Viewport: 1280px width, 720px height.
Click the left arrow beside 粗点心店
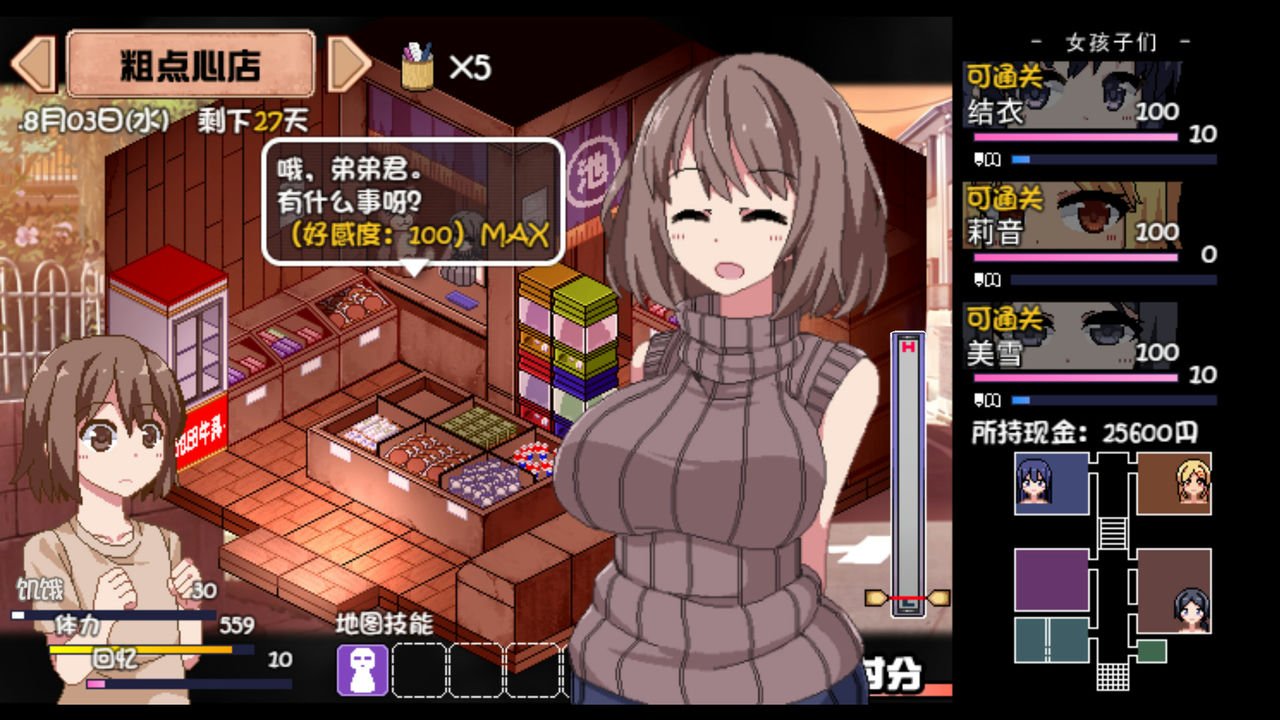(x=36, y=62)
